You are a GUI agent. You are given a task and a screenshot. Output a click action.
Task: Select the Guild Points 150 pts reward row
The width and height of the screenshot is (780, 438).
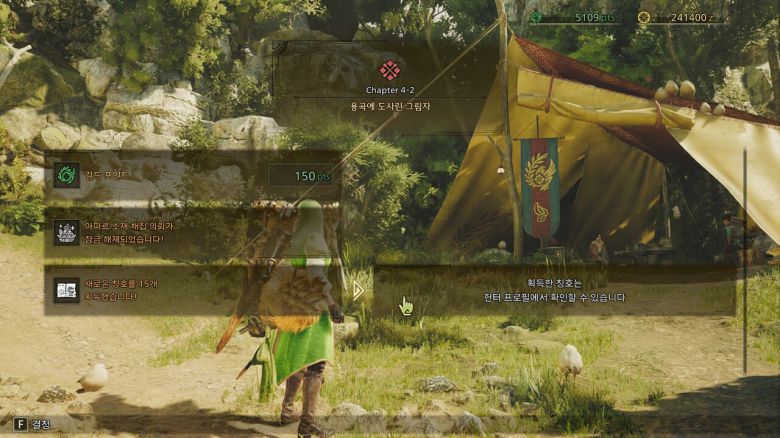(190, 176)
